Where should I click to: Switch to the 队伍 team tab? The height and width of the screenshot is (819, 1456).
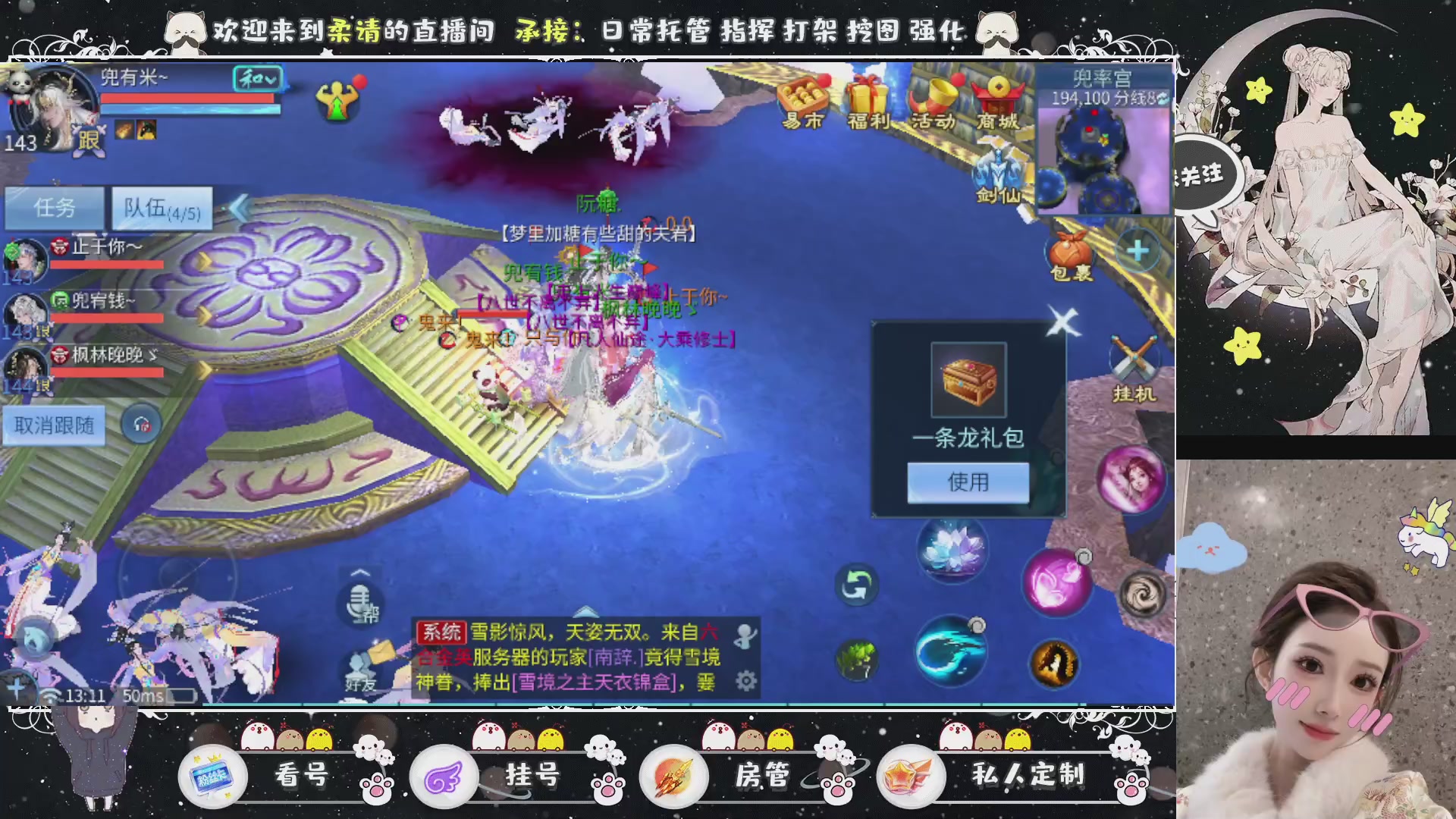tap(159, 207)
